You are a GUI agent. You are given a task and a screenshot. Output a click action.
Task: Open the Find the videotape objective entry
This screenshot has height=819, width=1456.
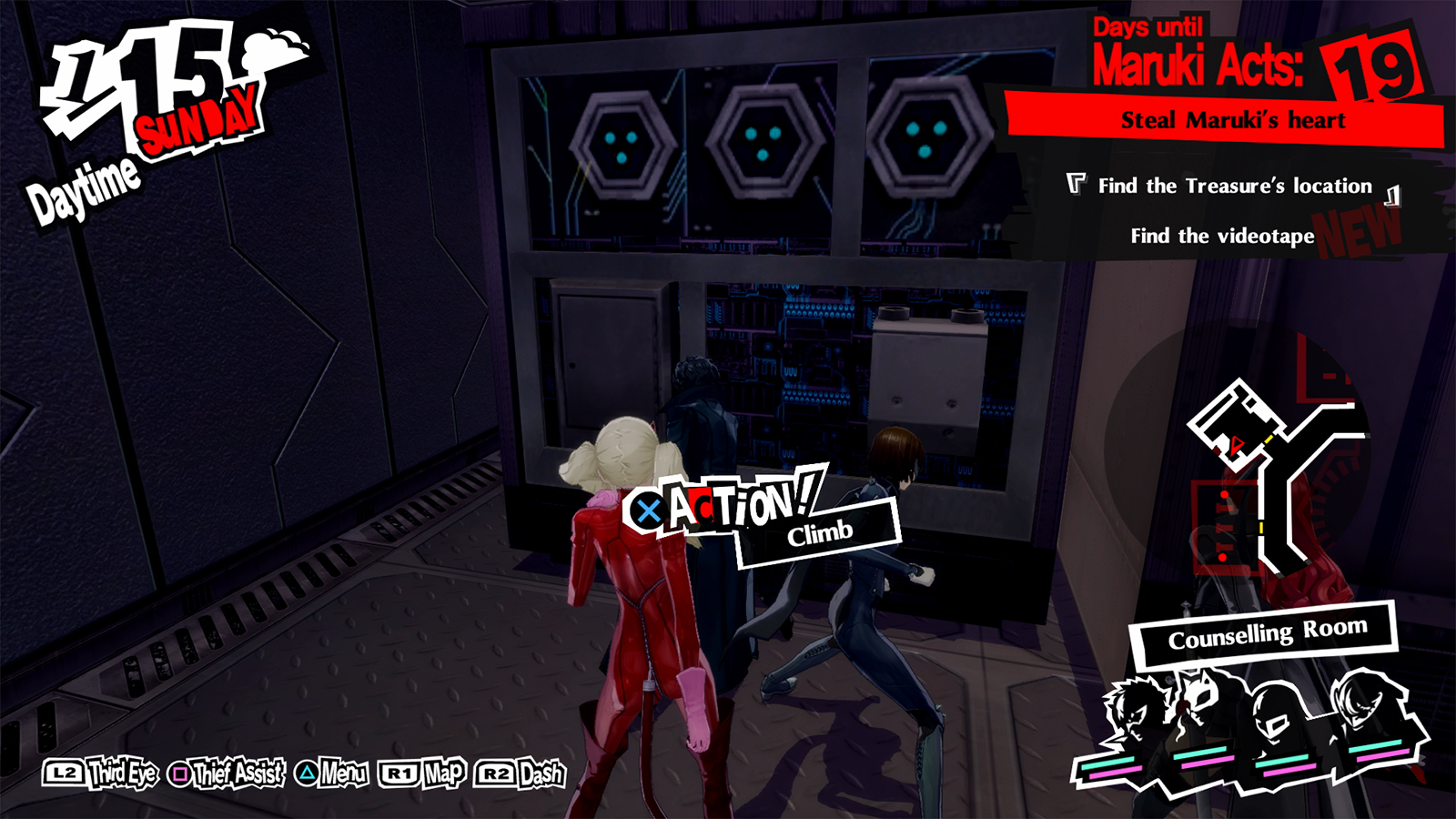(x=1223, y=237)
